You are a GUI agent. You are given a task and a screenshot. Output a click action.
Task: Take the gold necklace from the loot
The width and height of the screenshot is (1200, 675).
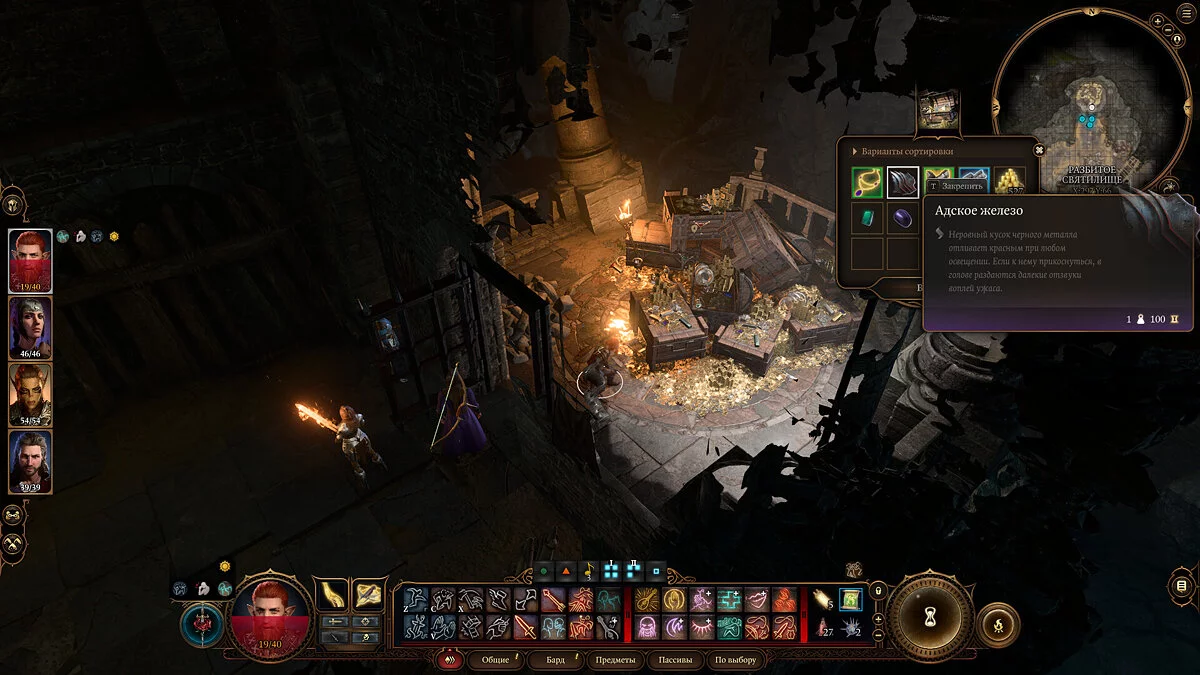point(867,183)
